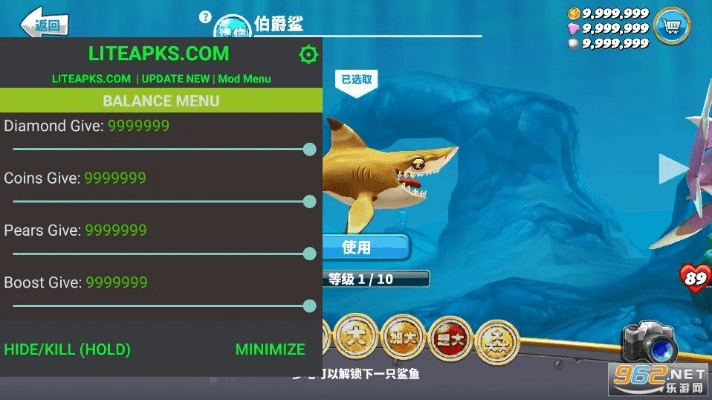Change the Boost Give slider
712x400 pixels.
(x=160, y=305)
